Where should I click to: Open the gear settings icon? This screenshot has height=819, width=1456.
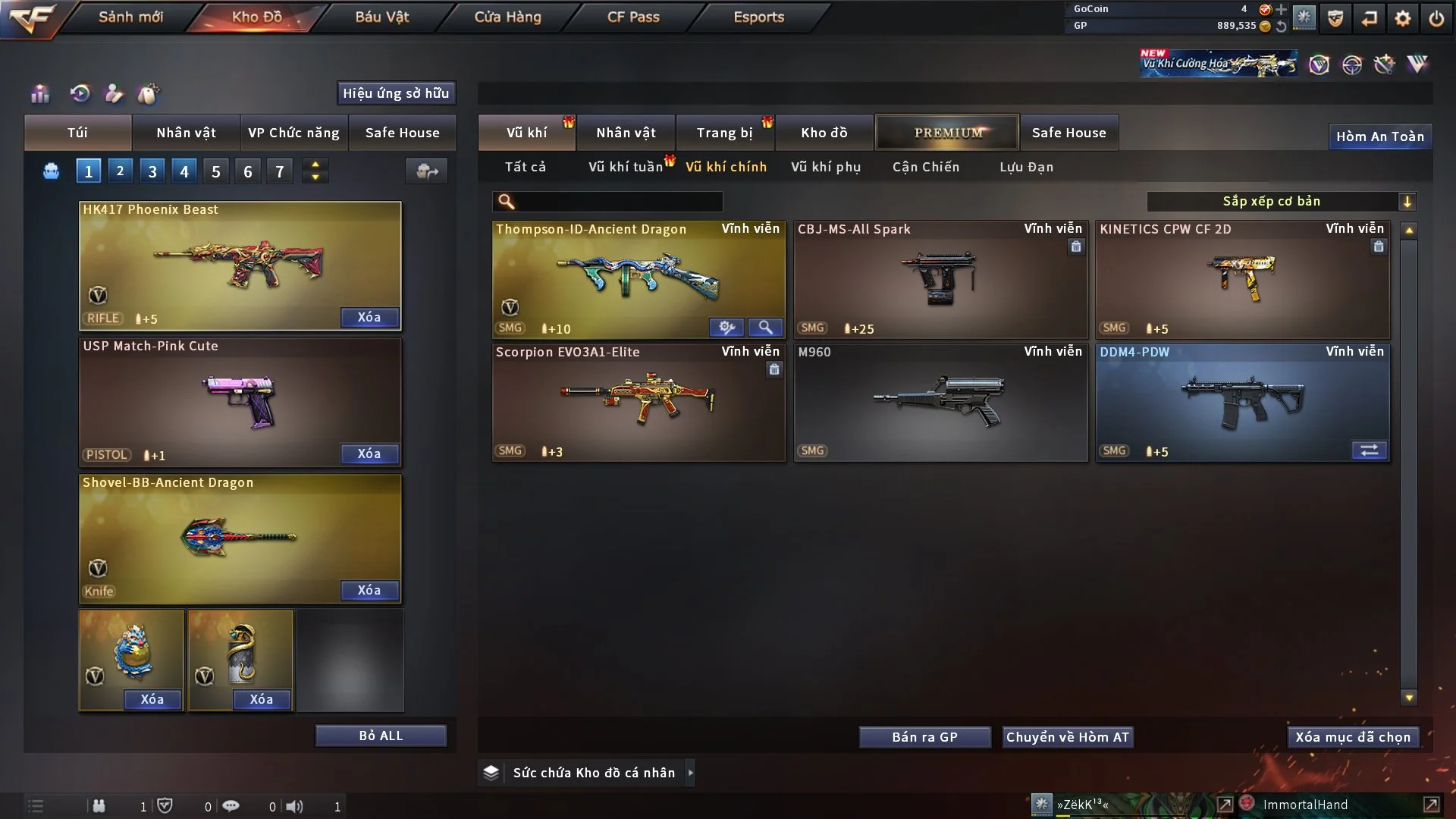point(1402,18)
